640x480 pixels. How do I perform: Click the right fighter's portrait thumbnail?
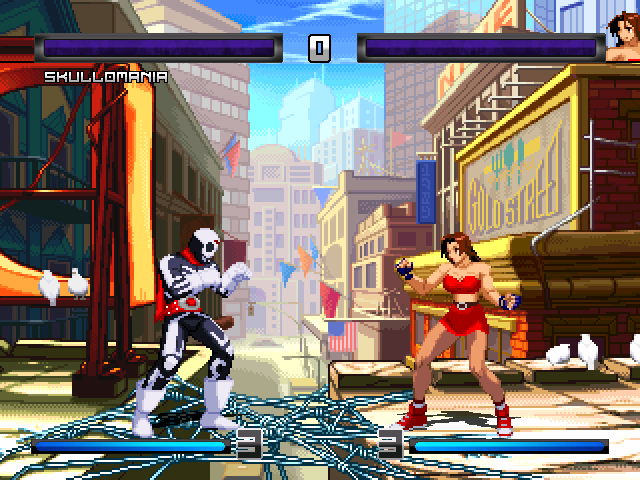click(x=622, y=41)
